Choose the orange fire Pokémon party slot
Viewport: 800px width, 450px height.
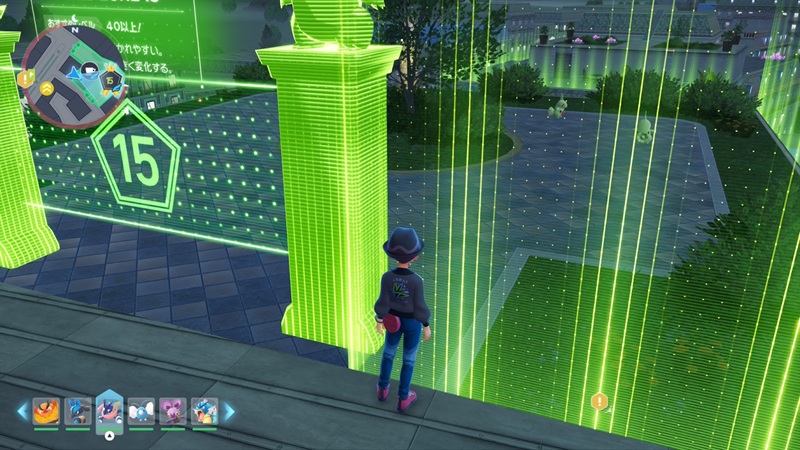point(46,410)
